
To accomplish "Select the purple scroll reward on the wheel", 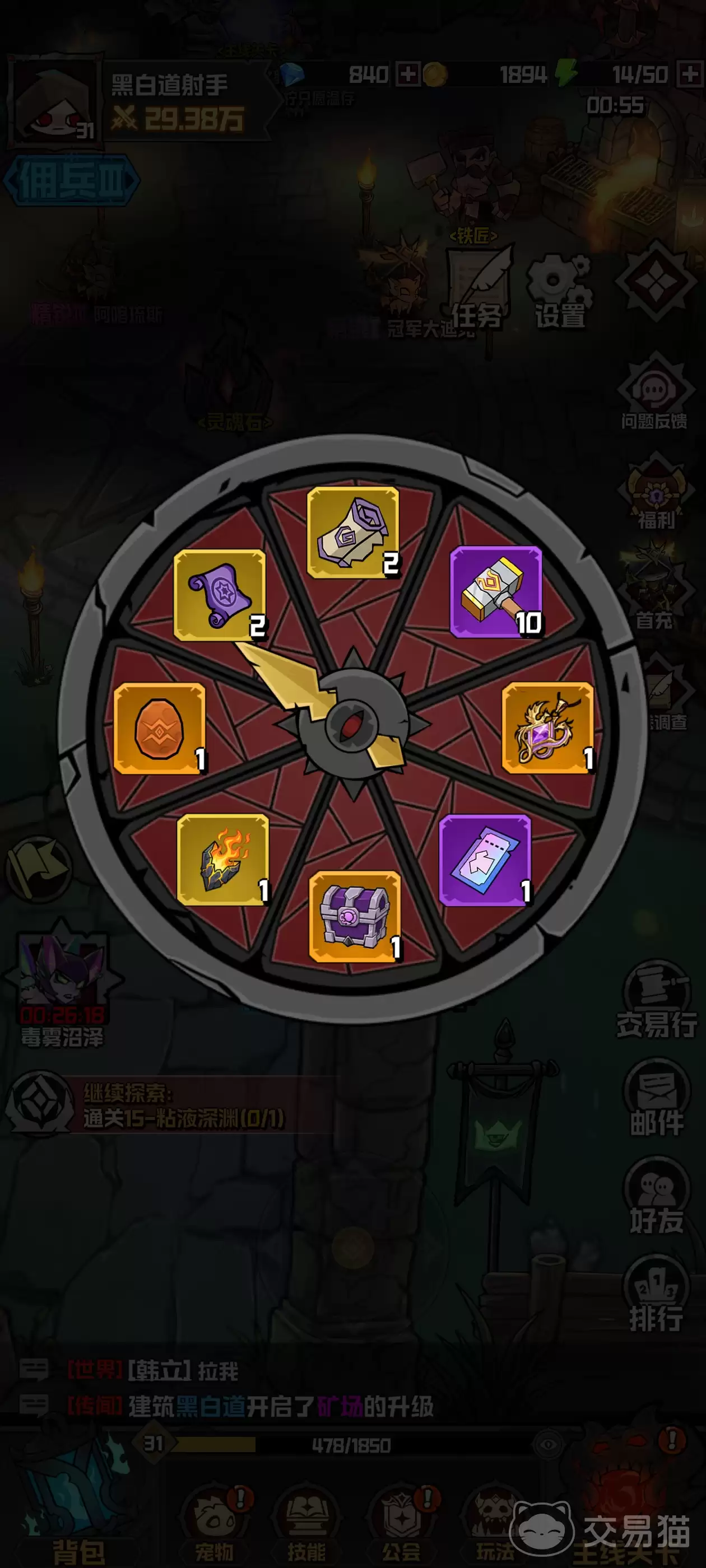I will pyautogui.click(x=220, y=595).
